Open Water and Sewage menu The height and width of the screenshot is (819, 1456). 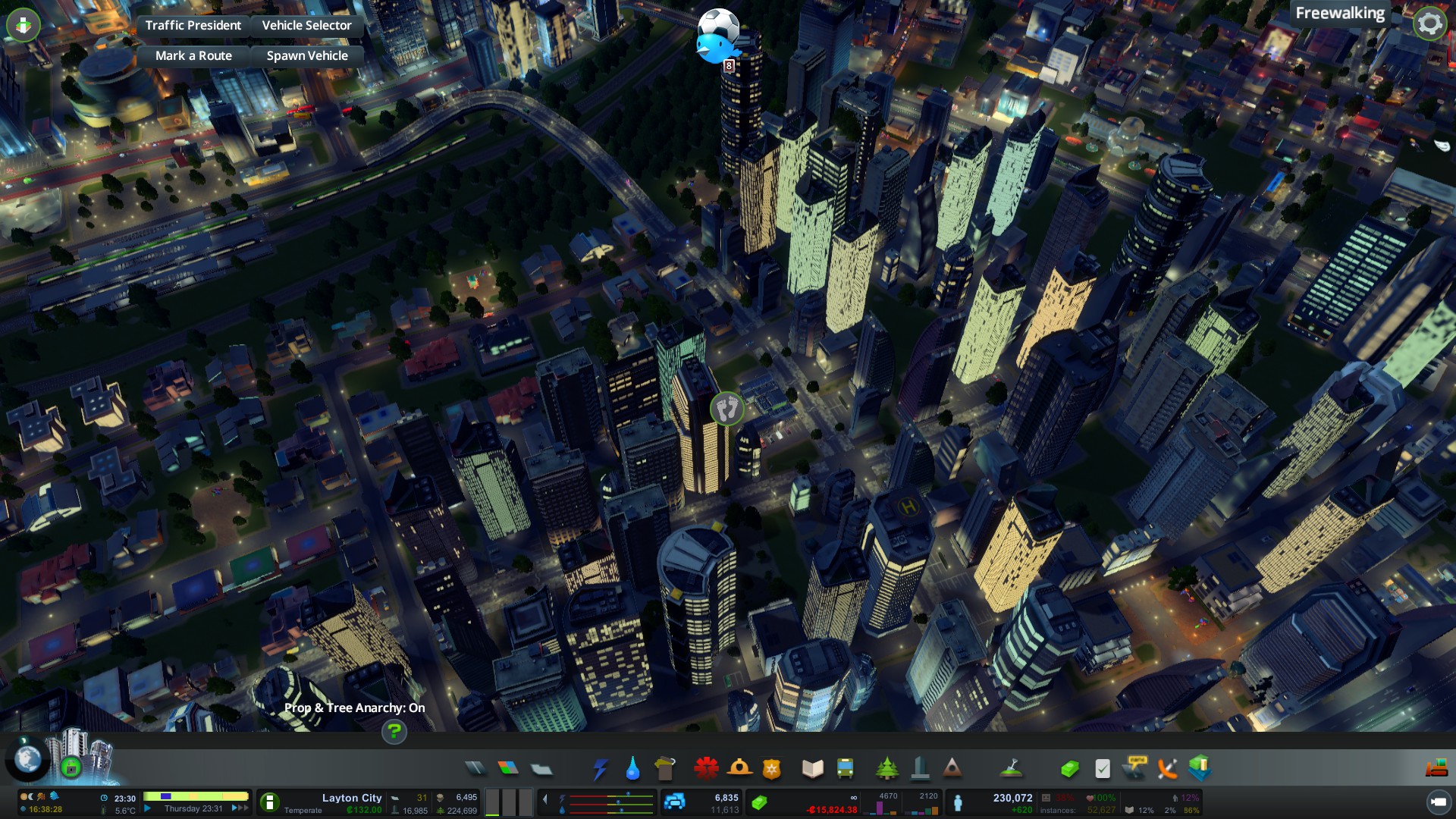click(x=632, y=769)
